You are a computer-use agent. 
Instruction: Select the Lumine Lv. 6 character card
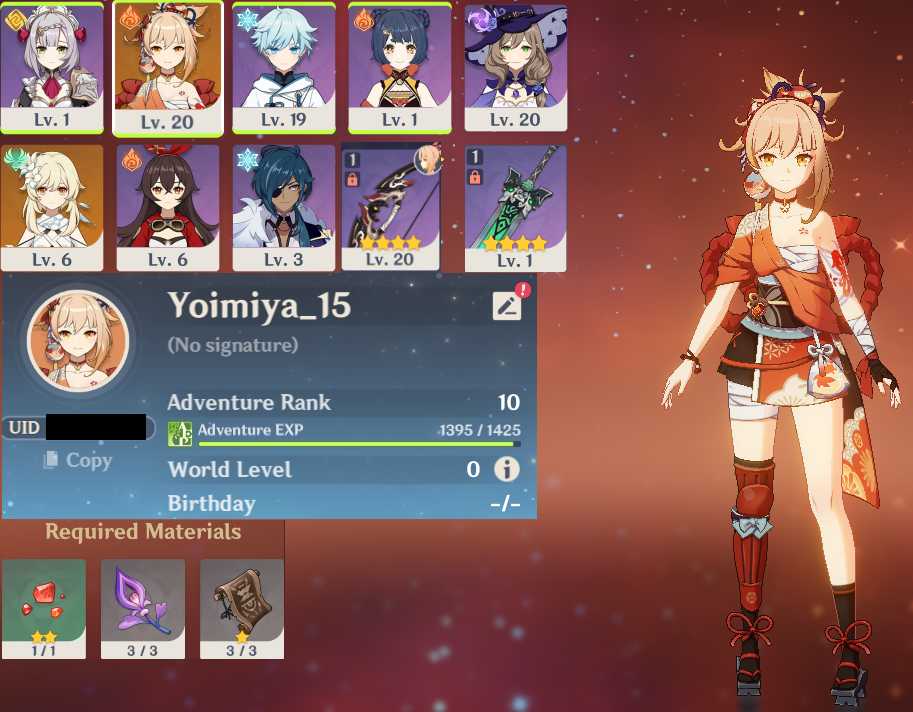tap(51, 207)
